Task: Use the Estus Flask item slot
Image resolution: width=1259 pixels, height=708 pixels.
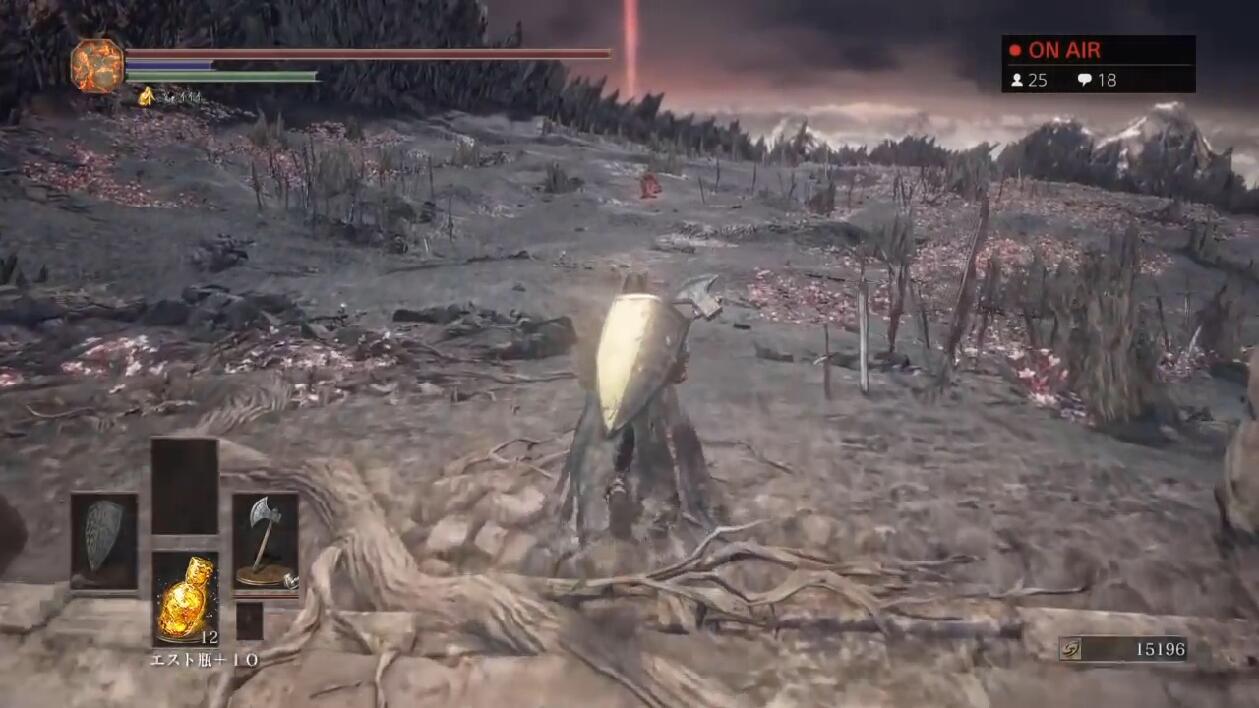Action: [x=185, y=598]
